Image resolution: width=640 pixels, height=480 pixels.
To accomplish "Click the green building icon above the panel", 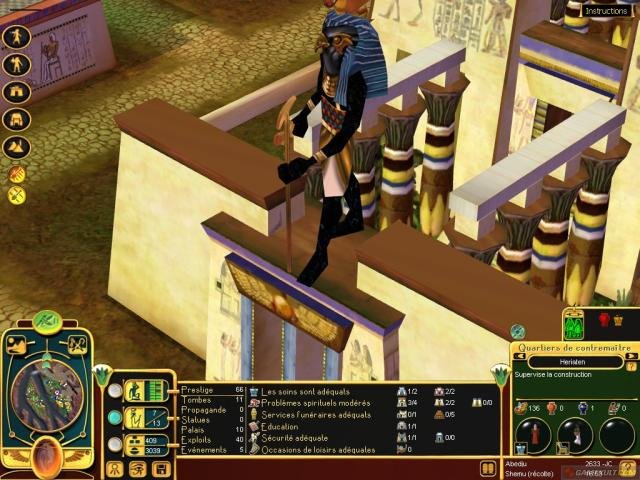I will coord(574,325).
